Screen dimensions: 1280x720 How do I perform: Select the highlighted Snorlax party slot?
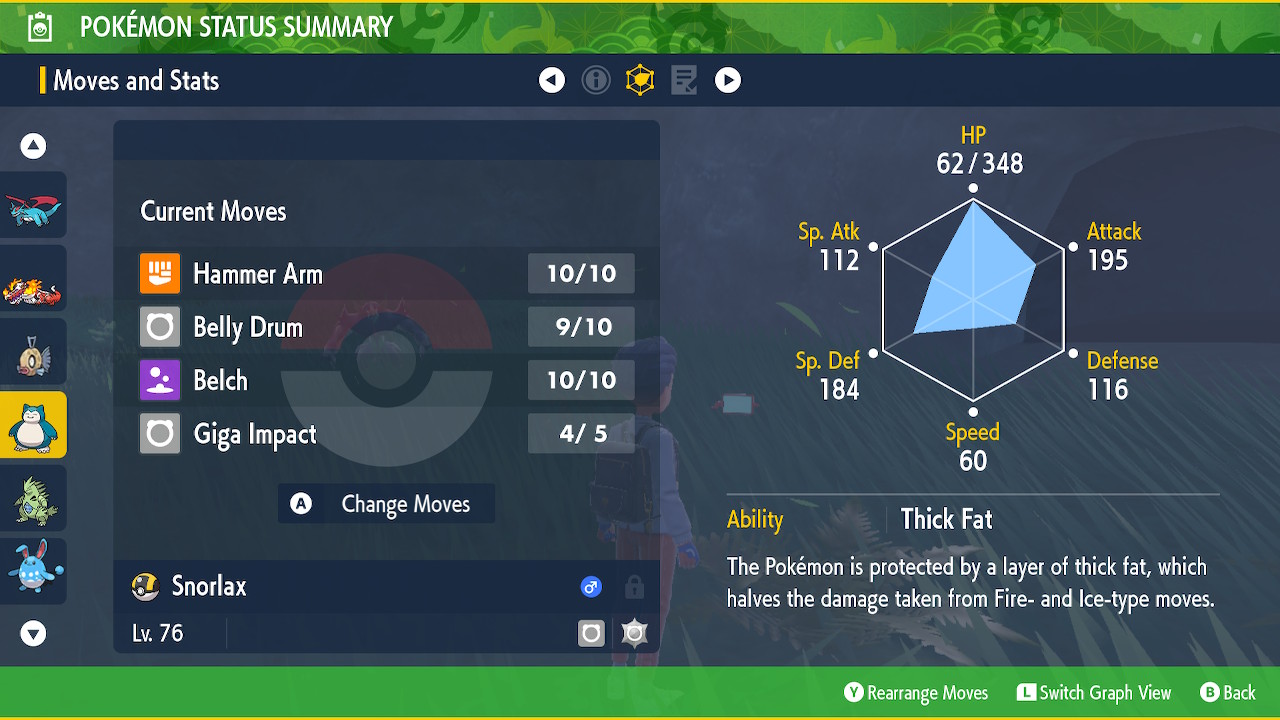click(x=33, y=425)
